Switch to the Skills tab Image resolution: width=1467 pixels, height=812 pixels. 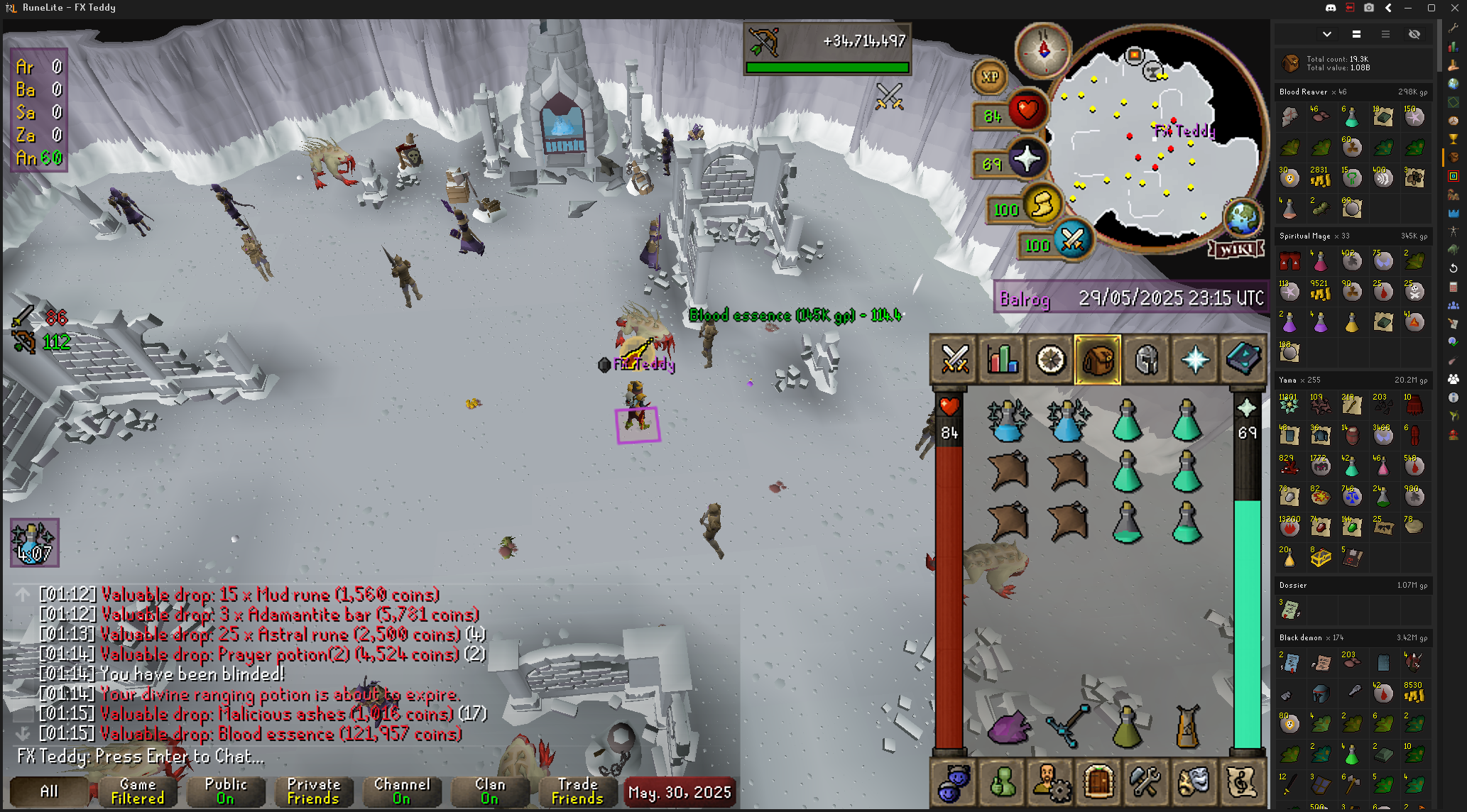pos(1003,359)
